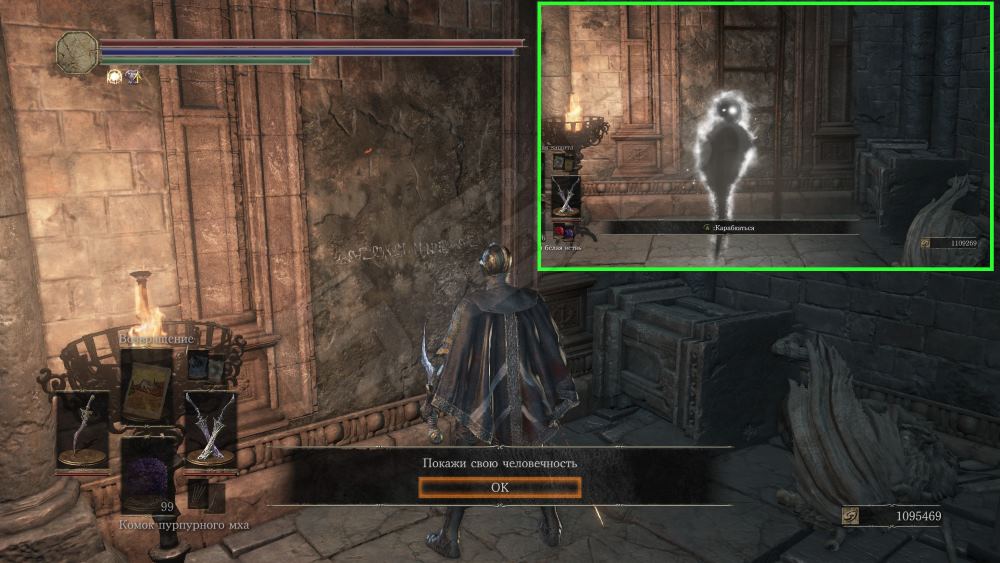Select the left-hand curved dagger slot
The width and height of the screenshot is (1000, 563).
coord(83,426)
